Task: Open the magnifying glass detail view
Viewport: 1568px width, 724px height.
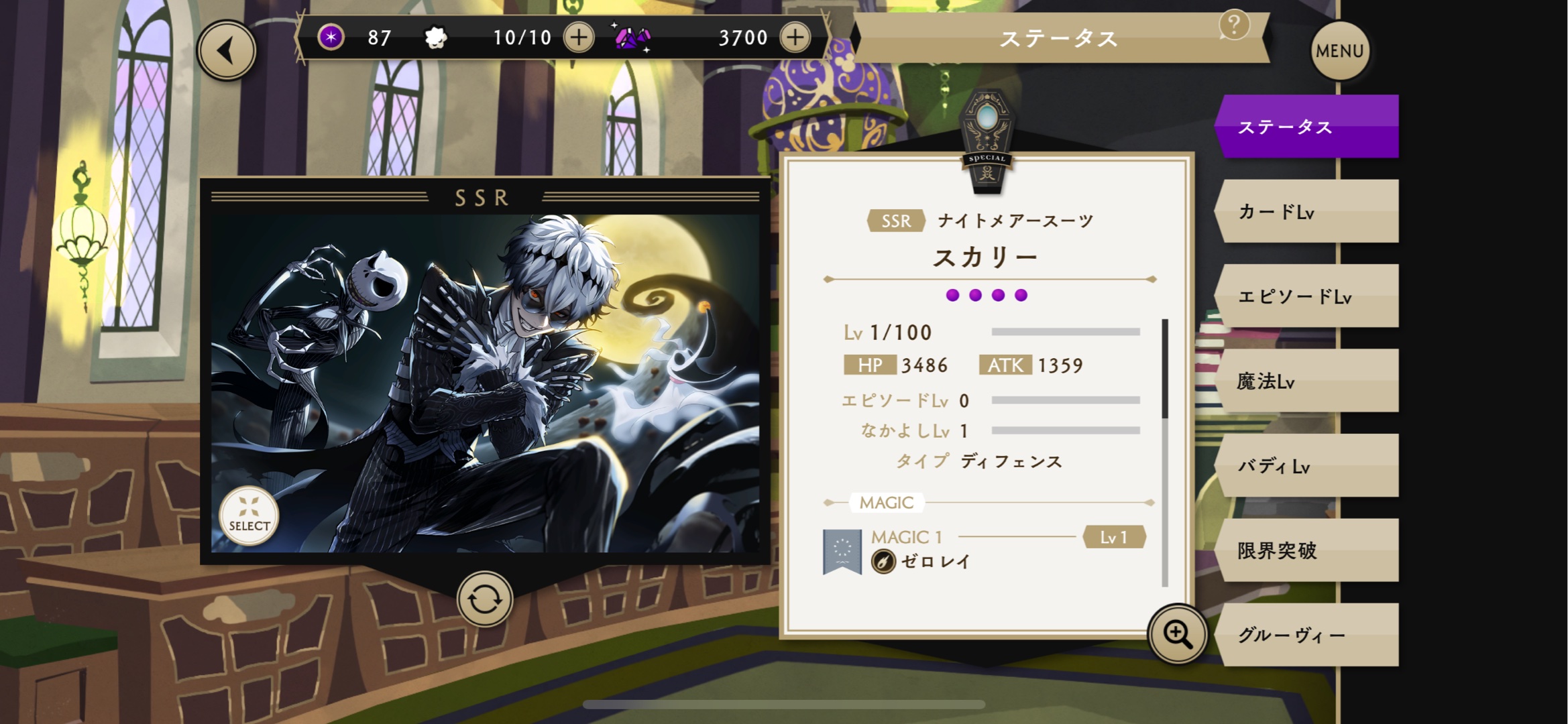Action: click(1178, 634)
